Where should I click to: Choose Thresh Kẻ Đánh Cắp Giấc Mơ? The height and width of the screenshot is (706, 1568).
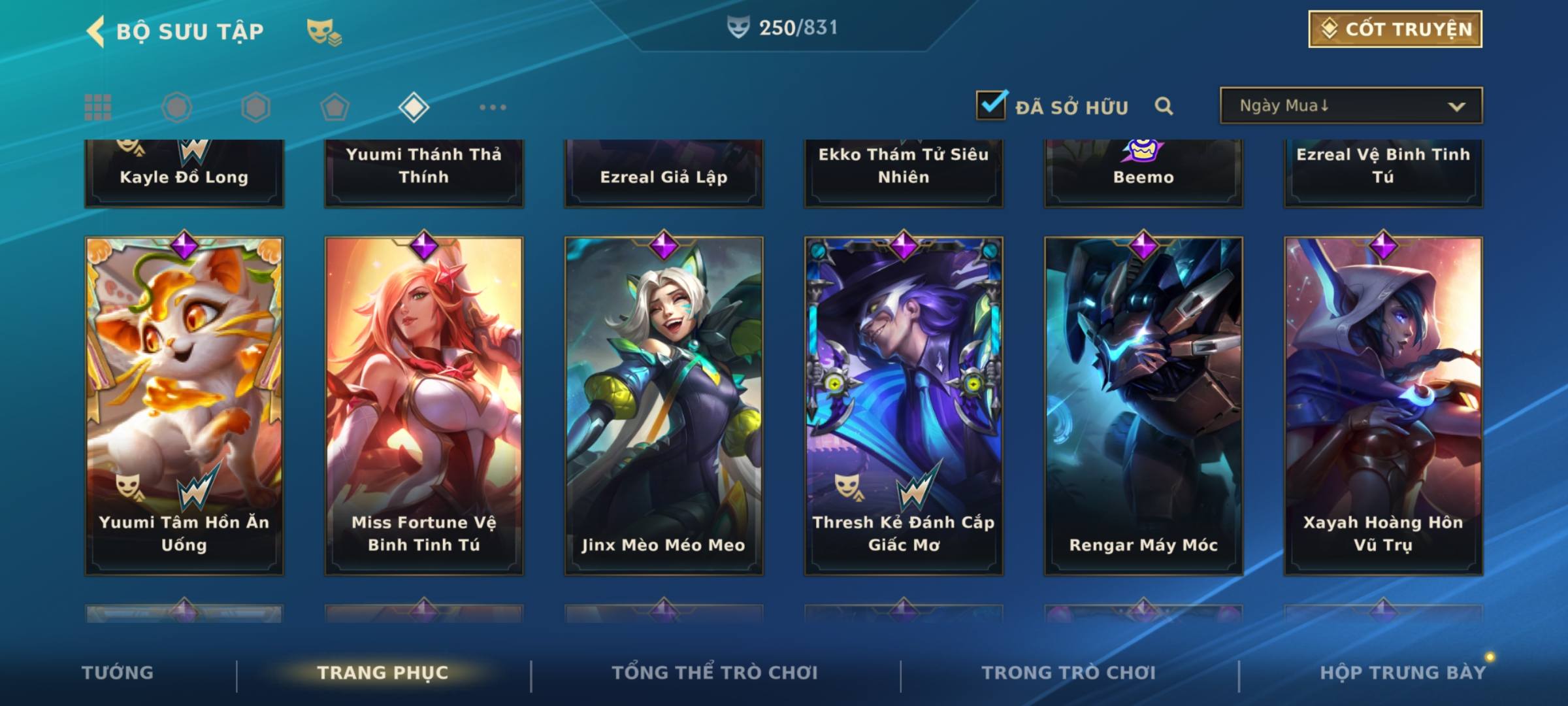904,405
